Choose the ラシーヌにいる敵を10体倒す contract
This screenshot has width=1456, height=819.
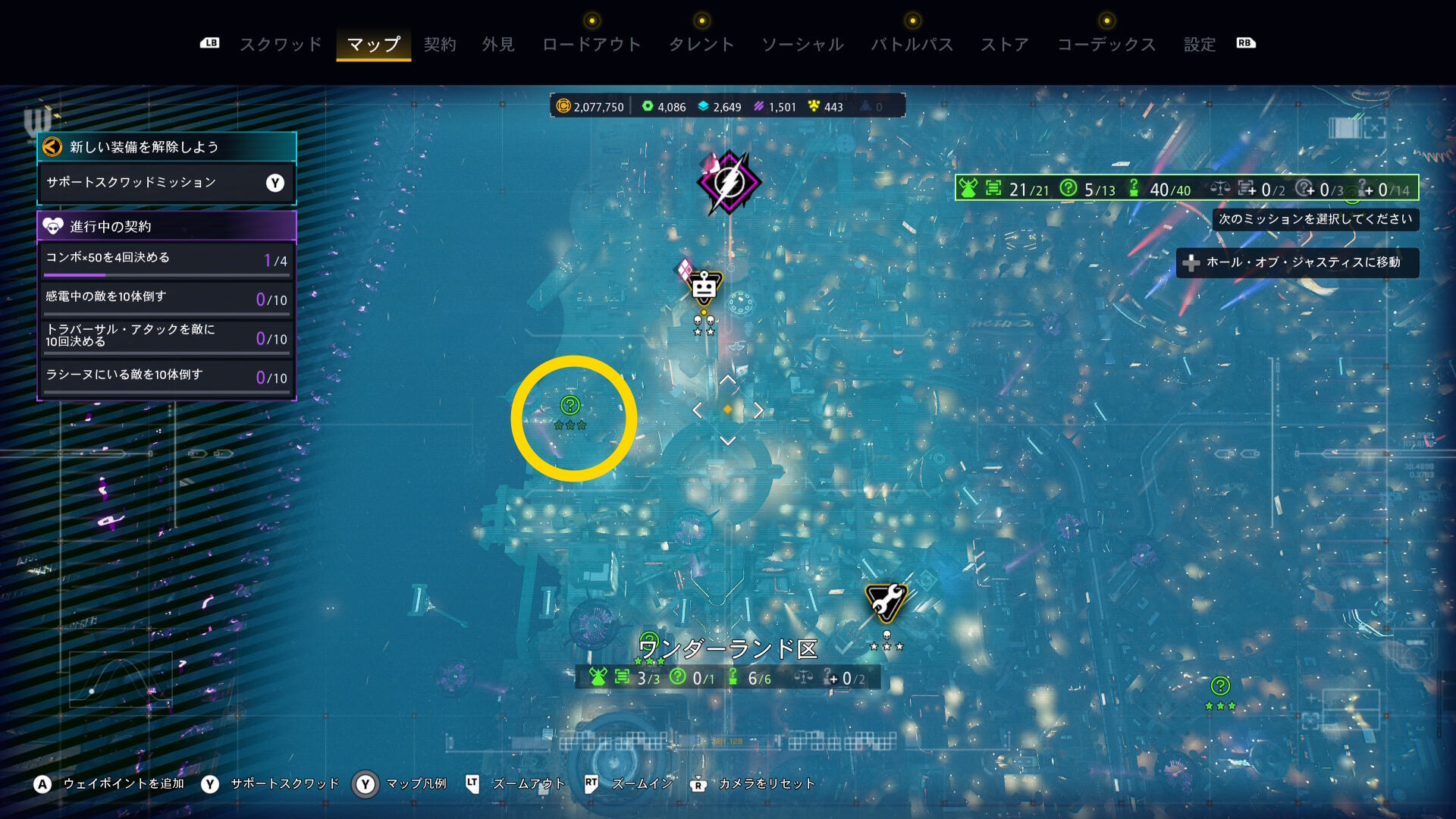pos(166,376)
